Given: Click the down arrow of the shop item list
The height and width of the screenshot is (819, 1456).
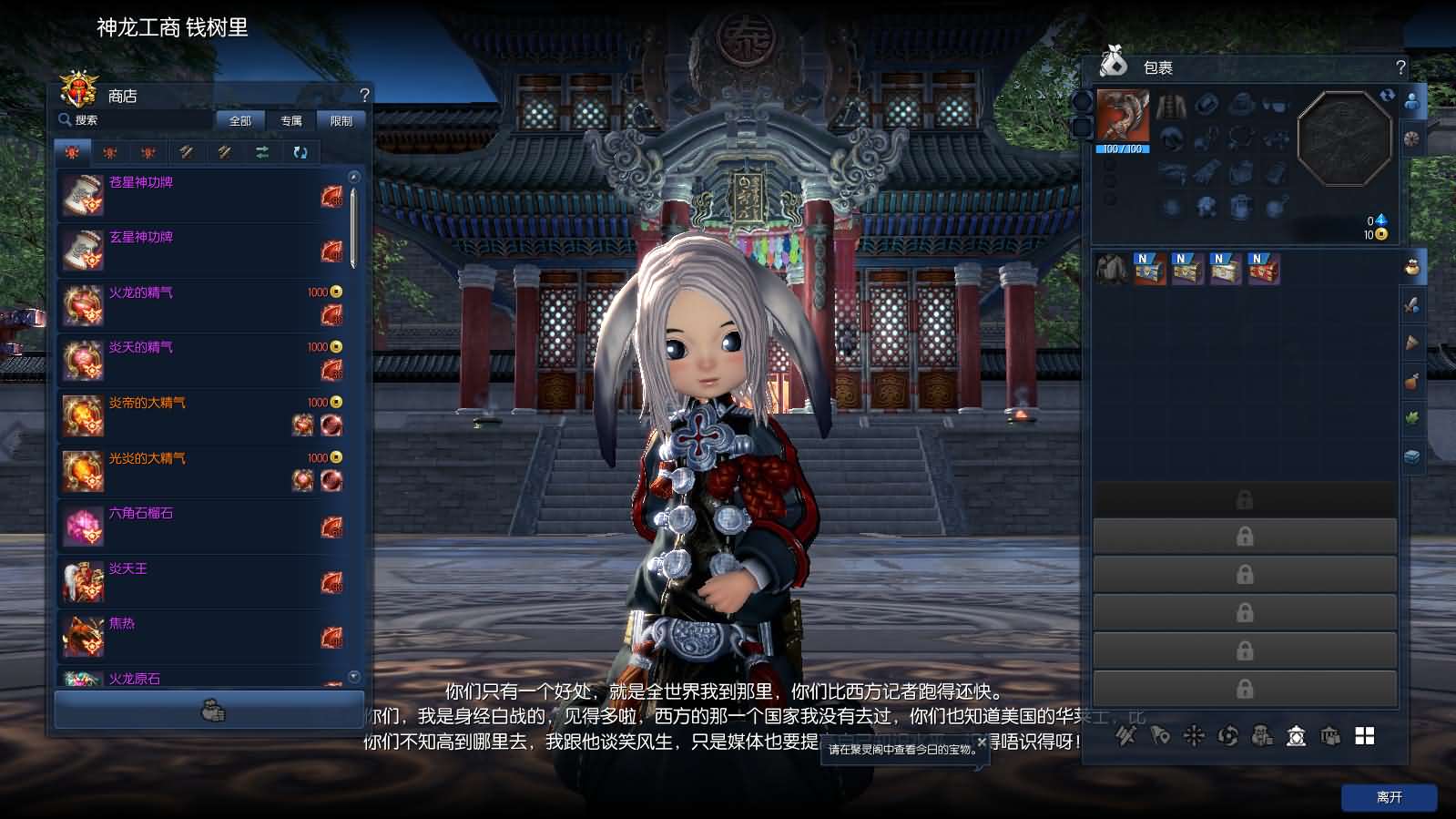Looking at the screenshot, I should [x=353, y=675].
